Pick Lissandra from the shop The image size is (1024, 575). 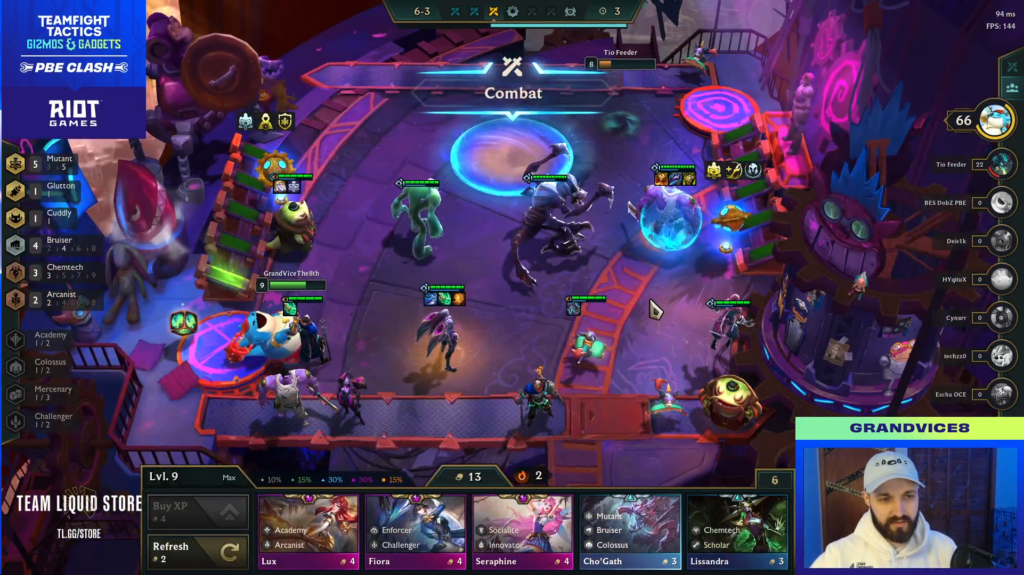737,523
